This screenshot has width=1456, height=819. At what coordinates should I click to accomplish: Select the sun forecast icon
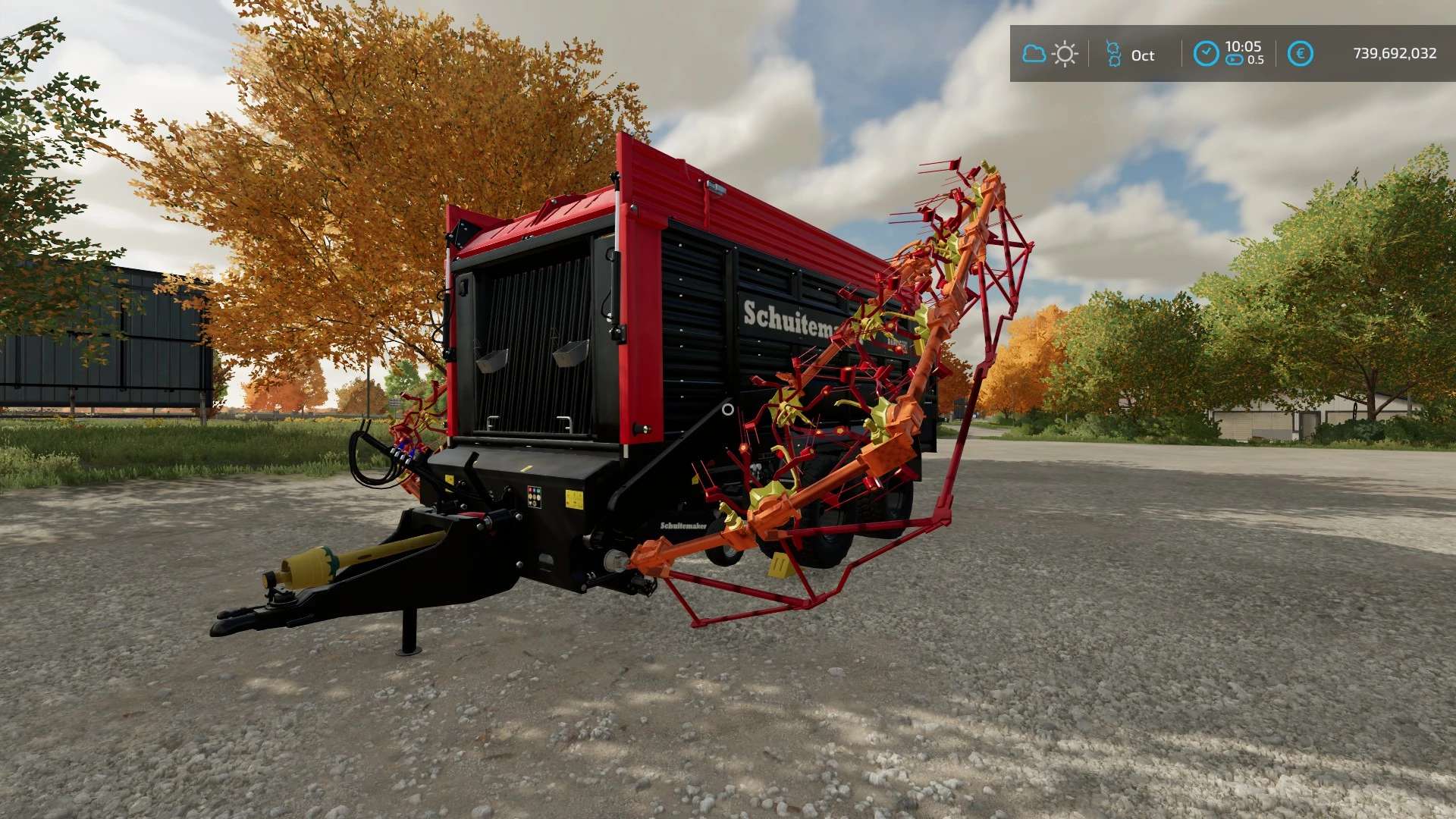pos(1065,54)
